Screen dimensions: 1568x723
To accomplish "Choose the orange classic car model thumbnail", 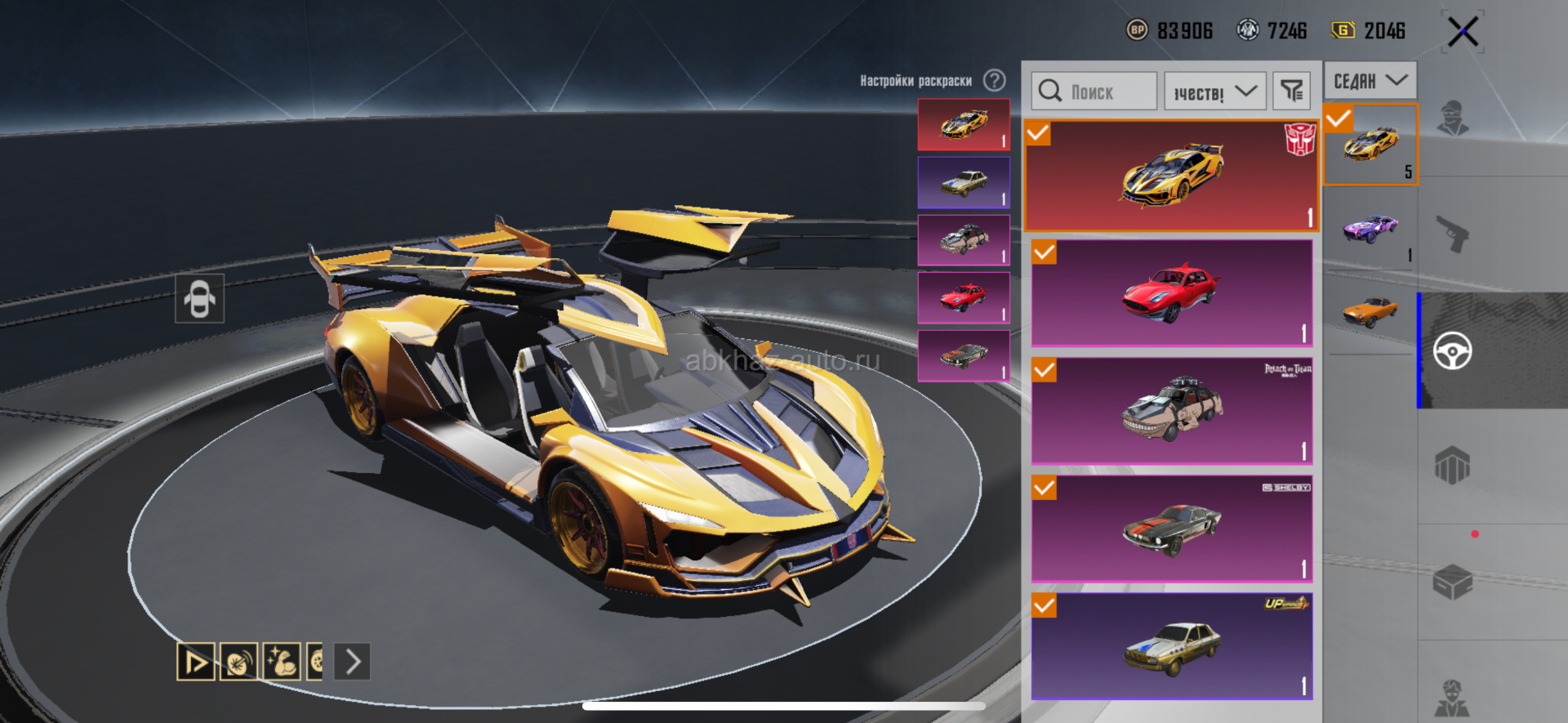I will click(1370, 312).
